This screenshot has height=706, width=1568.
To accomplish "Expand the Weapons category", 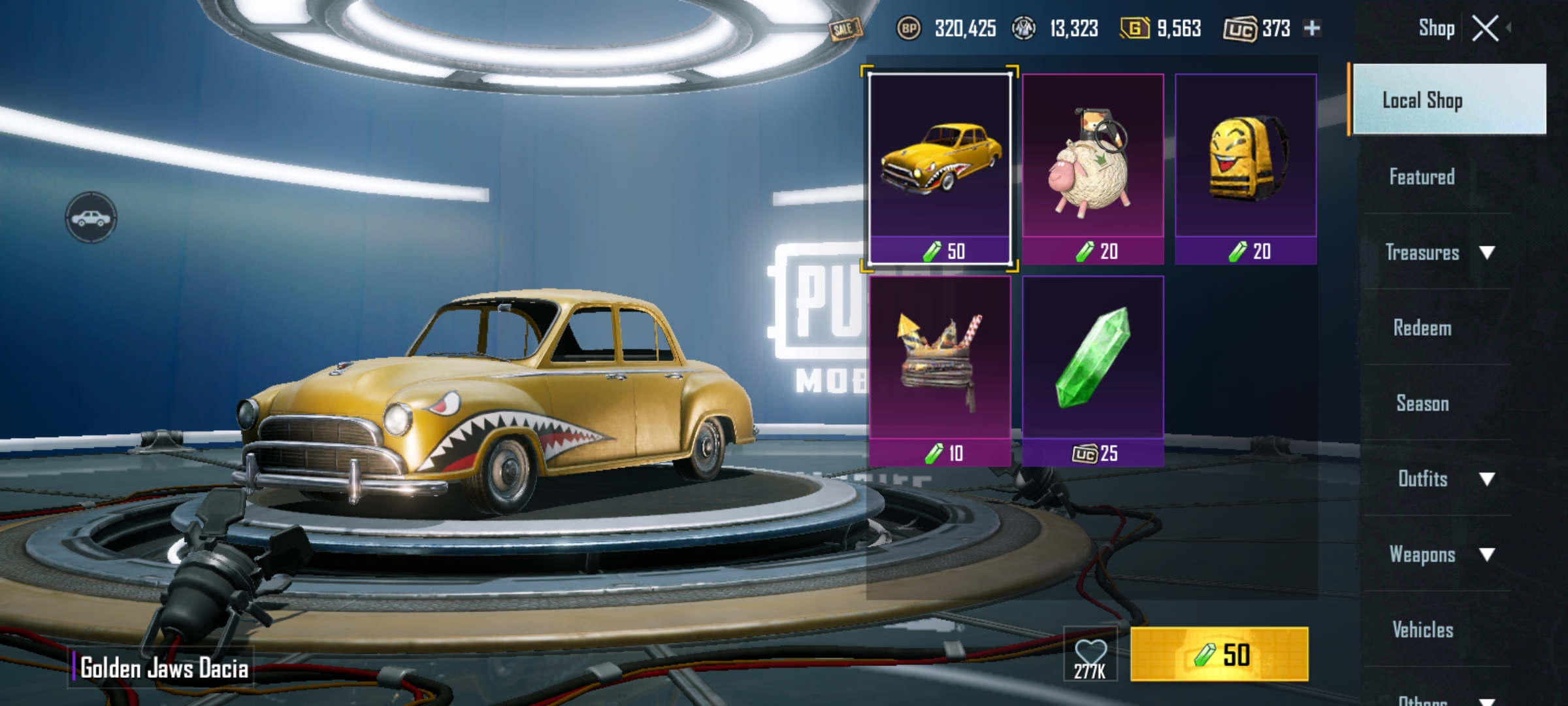I will click(x=1437, y=554).
